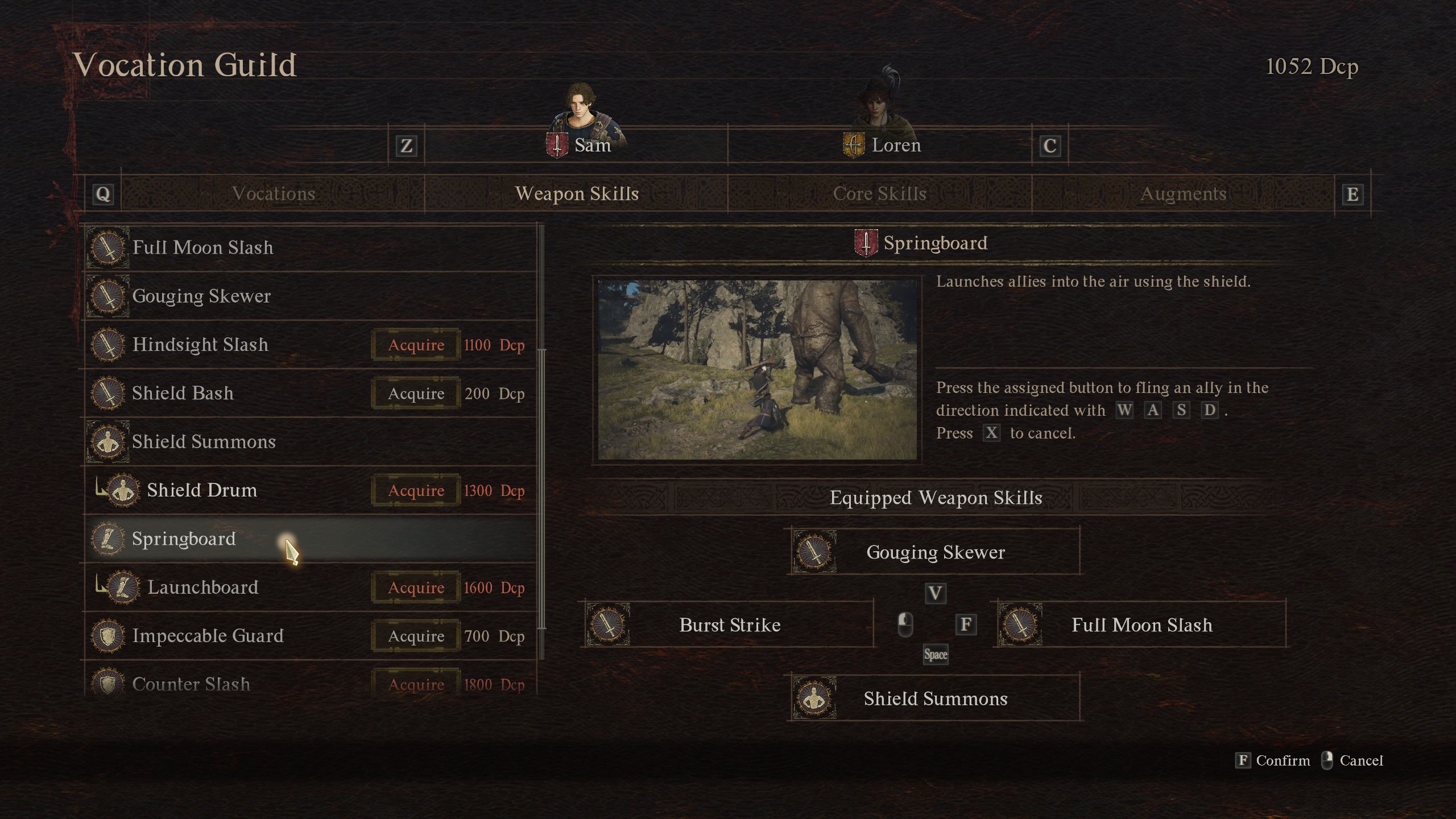Open the Core Skills tab
The height and width of the screenshot is (819, 1456).
[879, 194]
